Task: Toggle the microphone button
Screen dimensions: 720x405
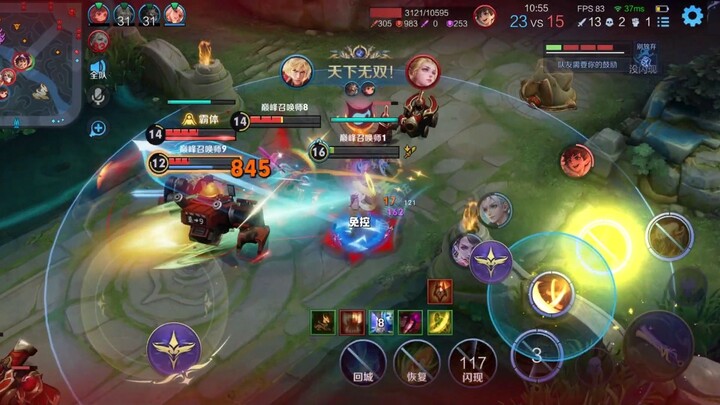Action: (98, 95)
